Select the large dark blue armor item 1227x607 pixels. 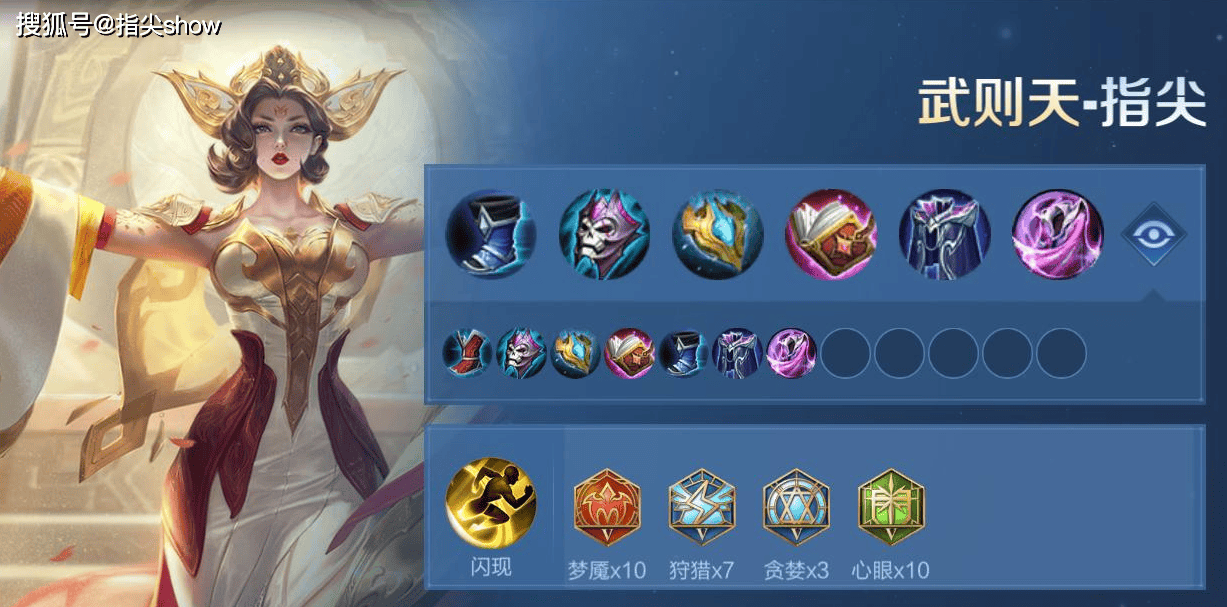[944, 235]
